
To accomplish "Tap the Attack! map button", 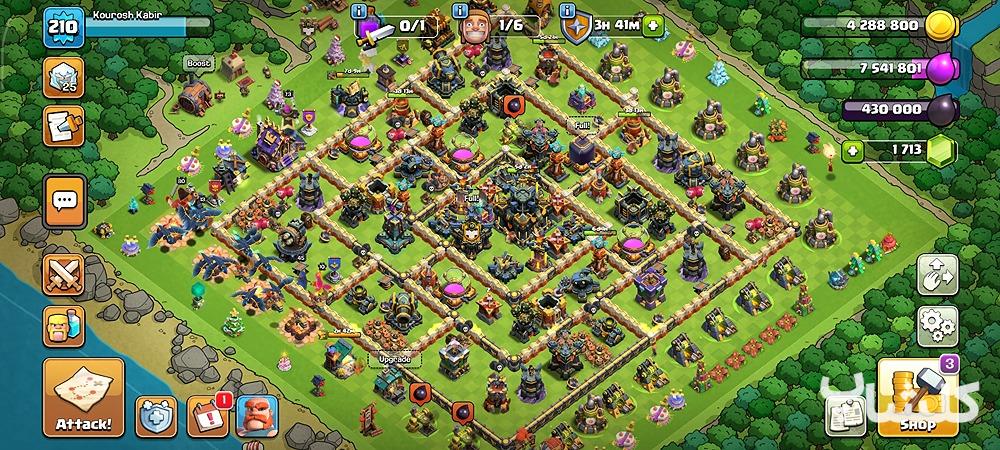I will click(83, 398).
